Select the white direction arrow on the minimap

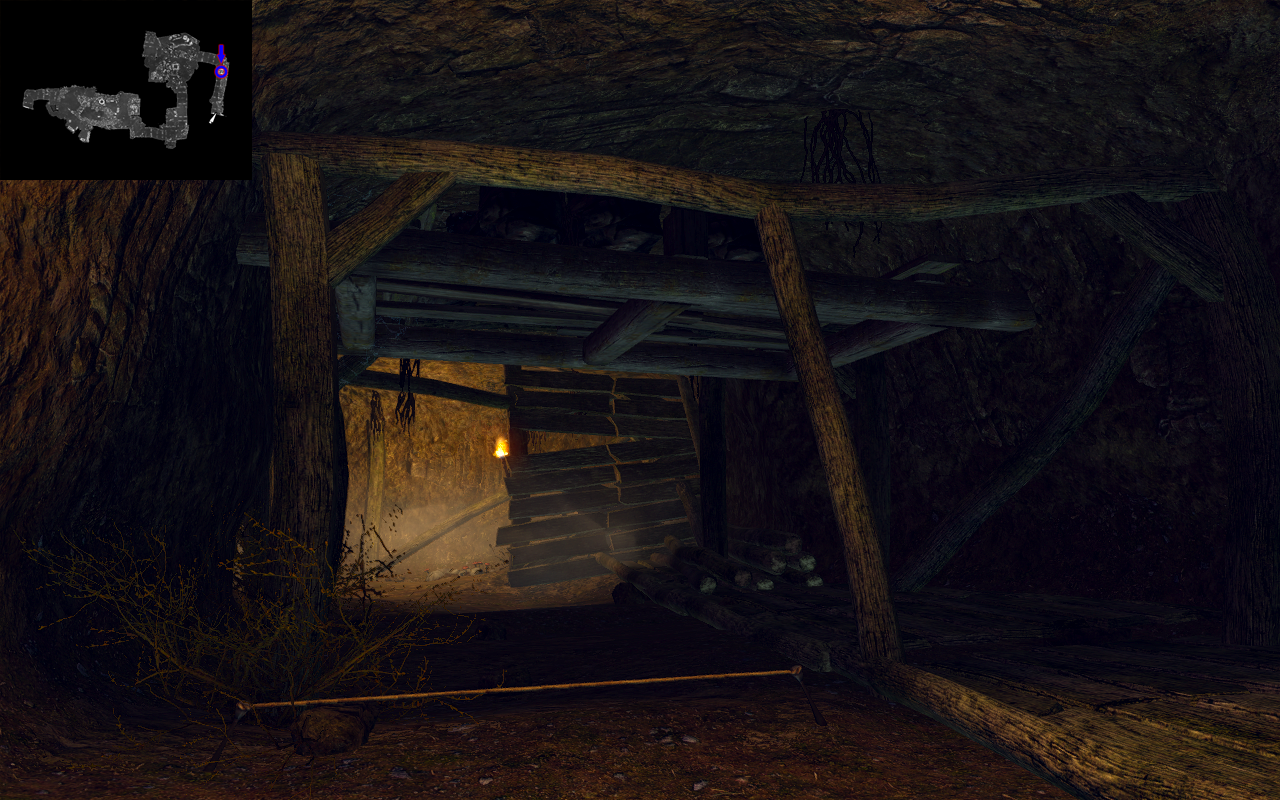(x=212, y=119)
